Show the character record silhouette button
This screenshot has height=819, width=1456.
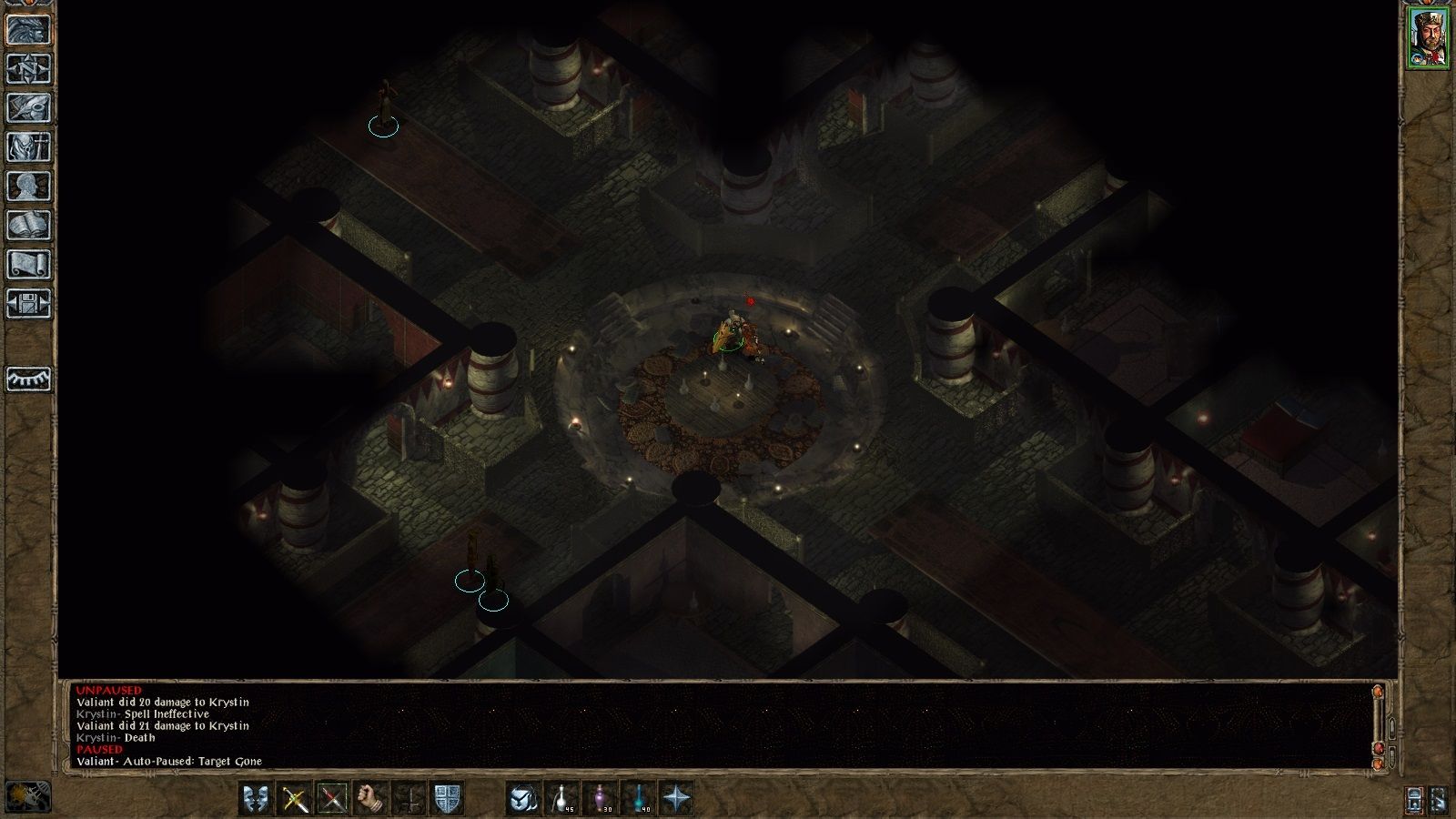pyautogui.click(x=28, y=186)
